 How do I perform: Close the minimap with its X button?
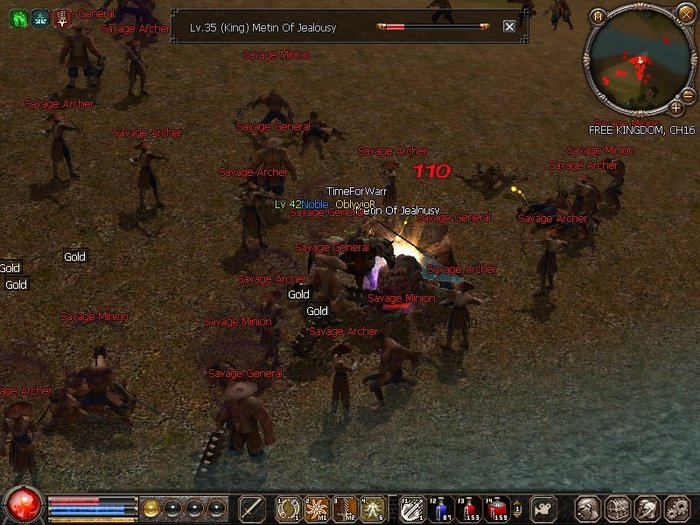(684, 13)
